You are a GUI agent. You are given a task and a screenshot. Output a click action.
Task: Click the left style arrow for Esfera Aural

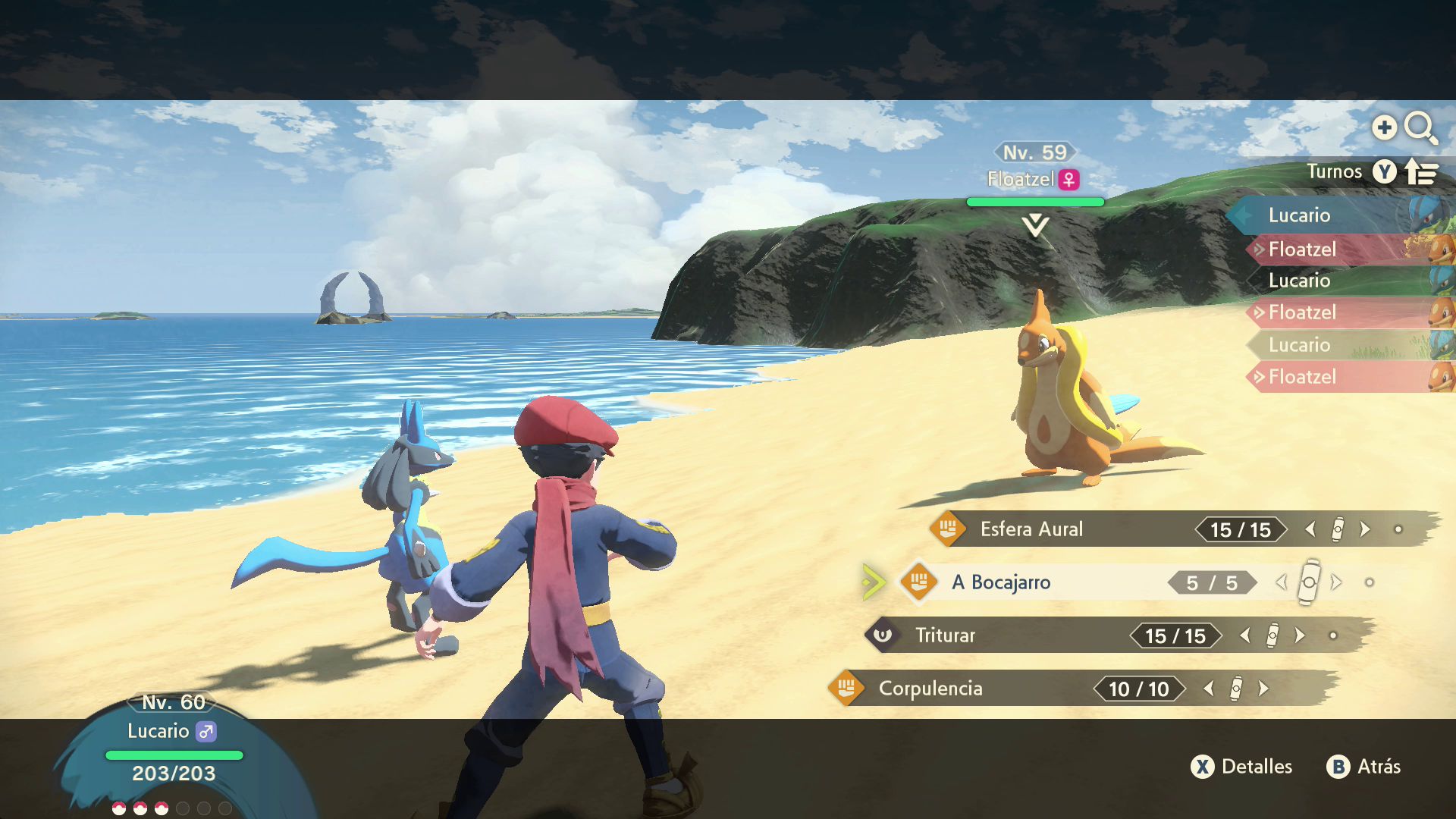1310,529
